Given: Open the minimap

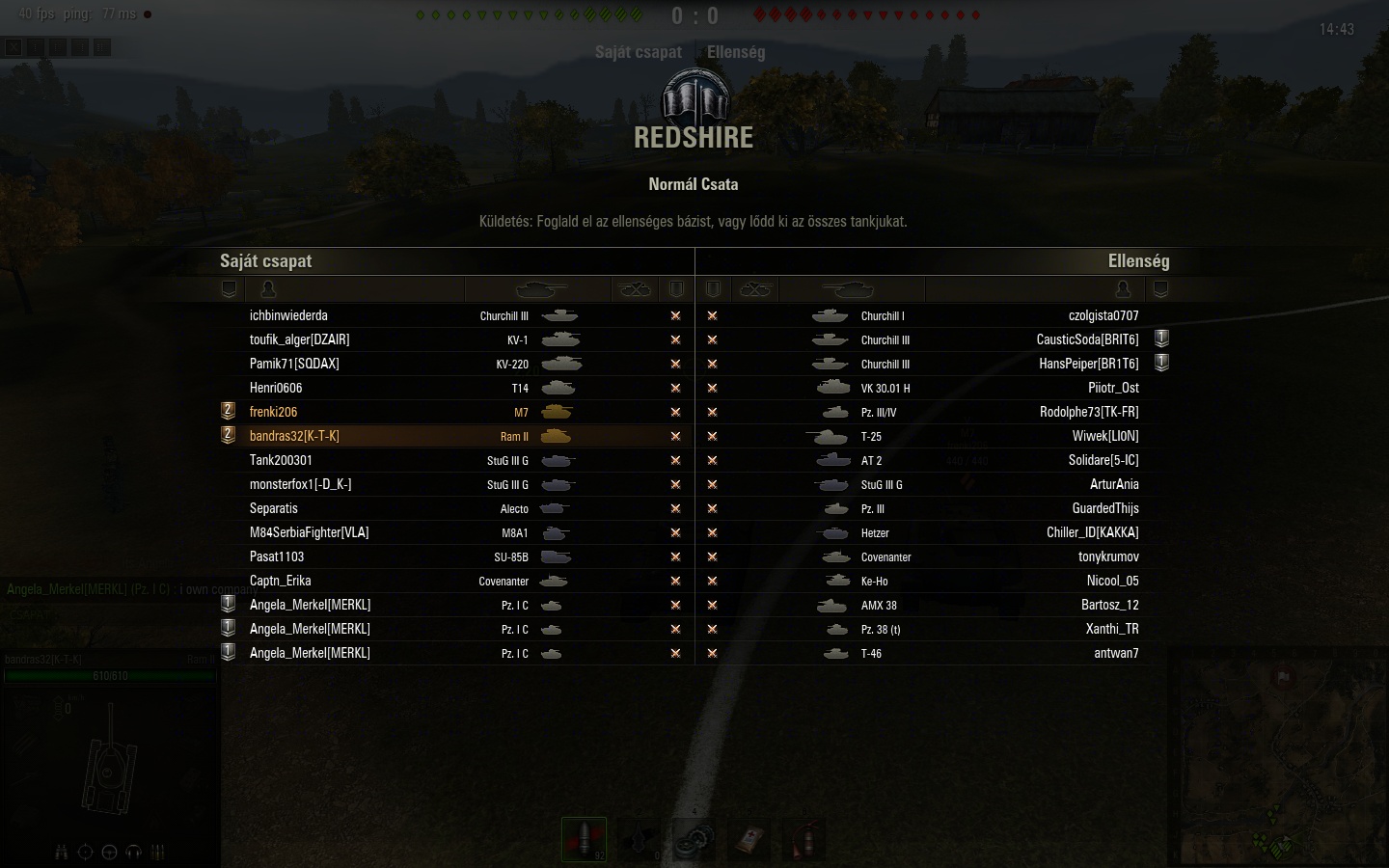Looking at the screenshot, I should [x=1278, y=757].
